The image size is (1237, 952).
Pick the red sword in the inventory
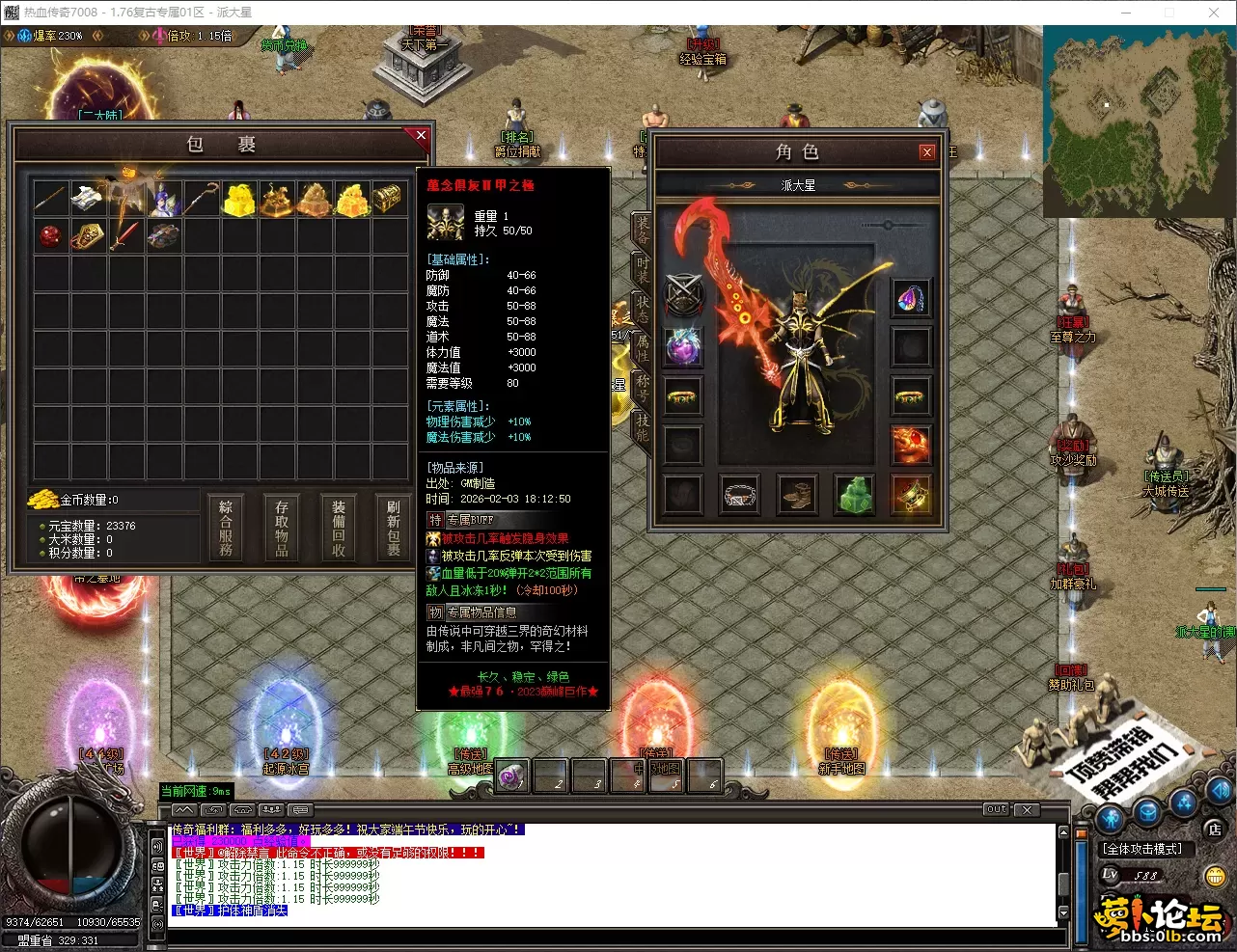tap(124, 235)
